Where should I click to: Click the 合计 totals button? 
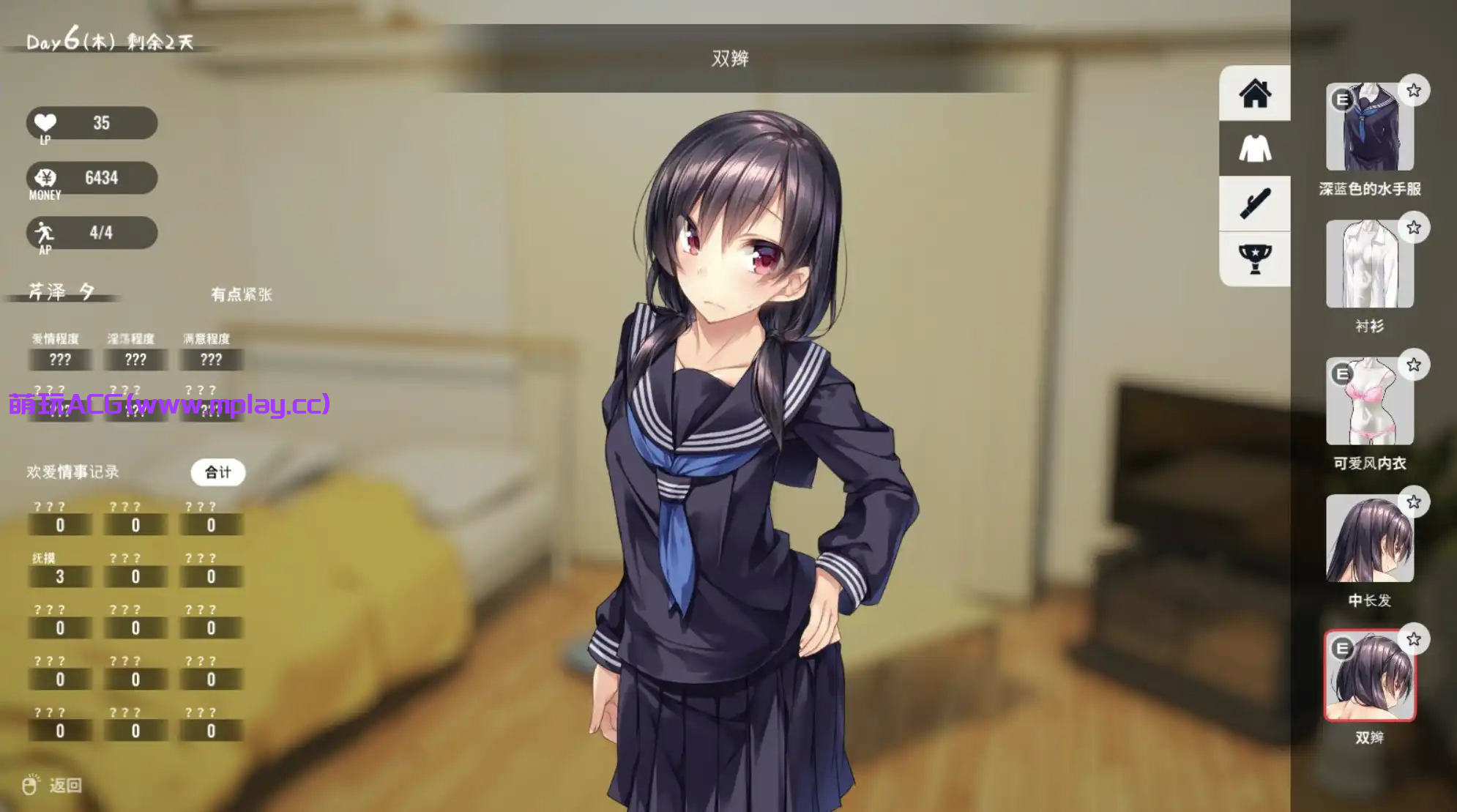pyautogui.click(x=217, y=472)
